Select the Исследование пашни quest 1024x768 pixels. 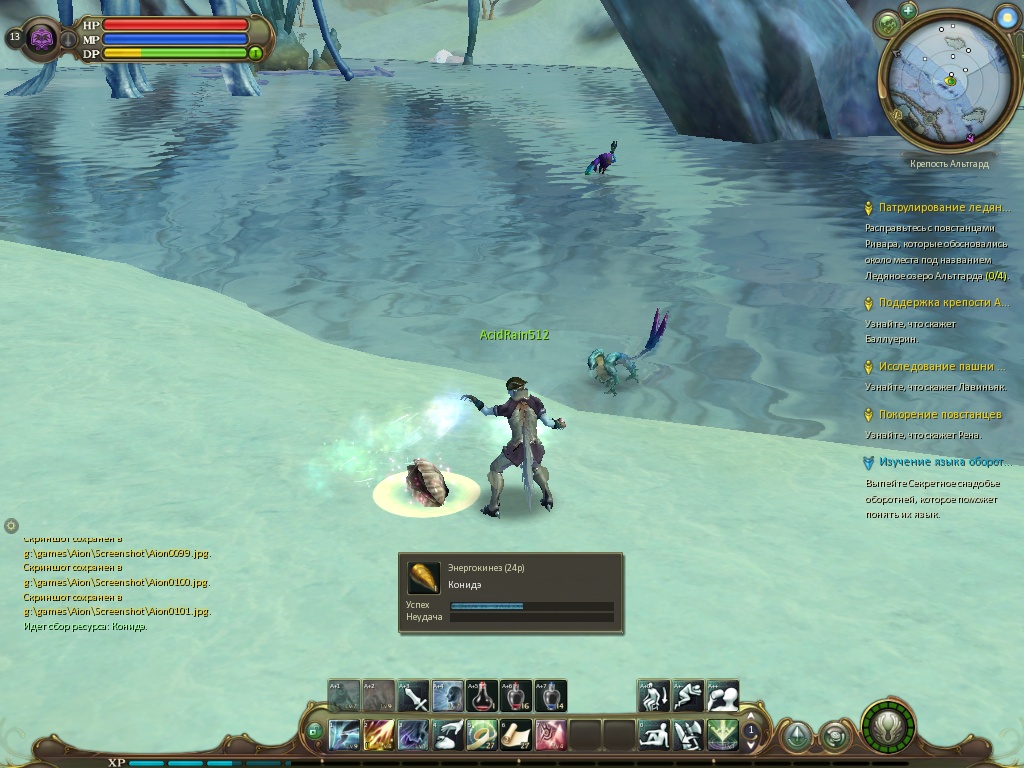coord(941,367)
